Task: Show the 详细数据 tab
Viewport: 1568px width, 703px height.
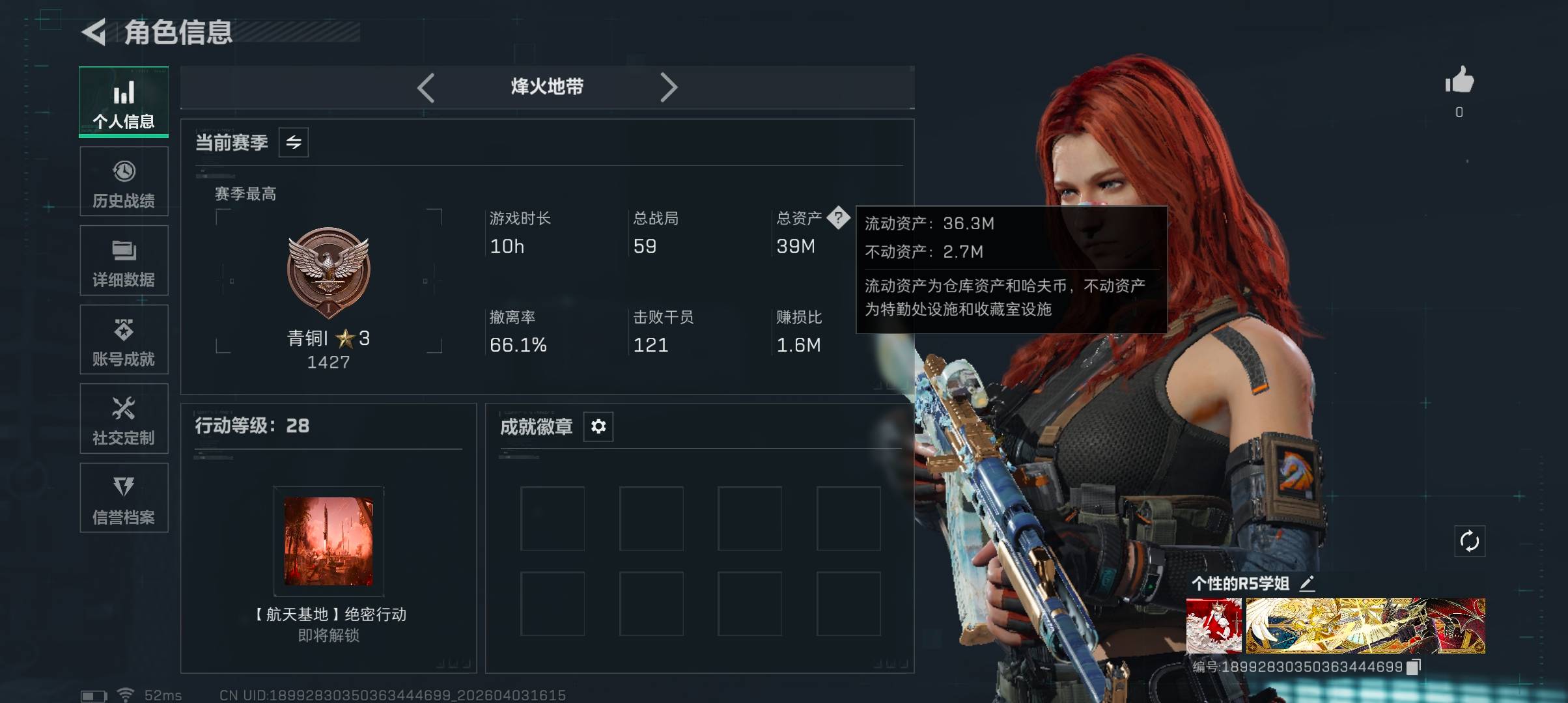Action: tap(124, 260)
